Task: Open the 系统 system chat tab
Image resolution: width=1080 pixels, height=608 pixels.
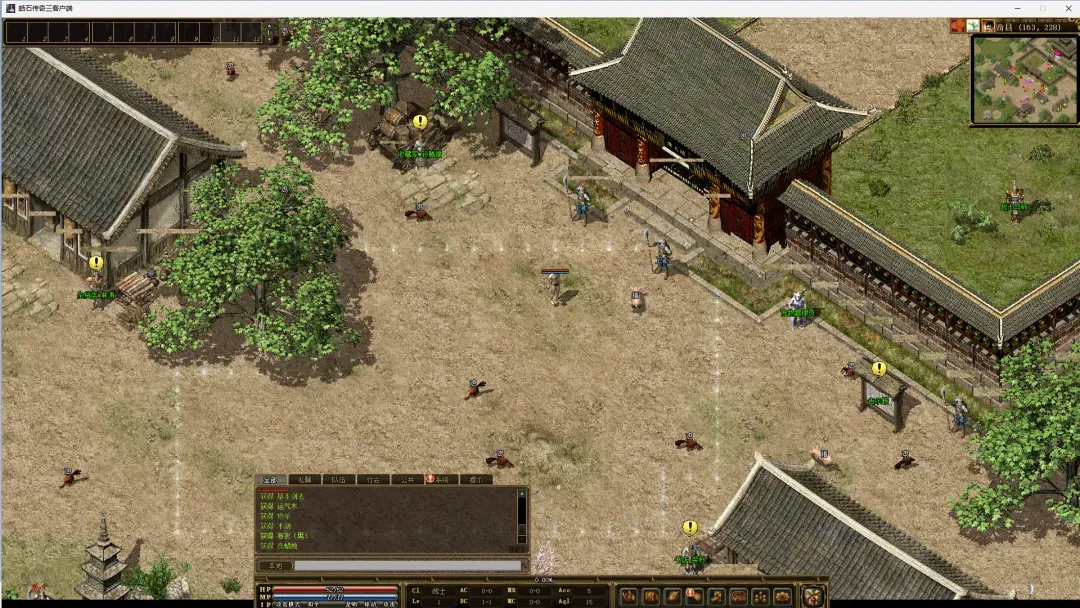Action: pyautogui.click(x=443, y=479)
